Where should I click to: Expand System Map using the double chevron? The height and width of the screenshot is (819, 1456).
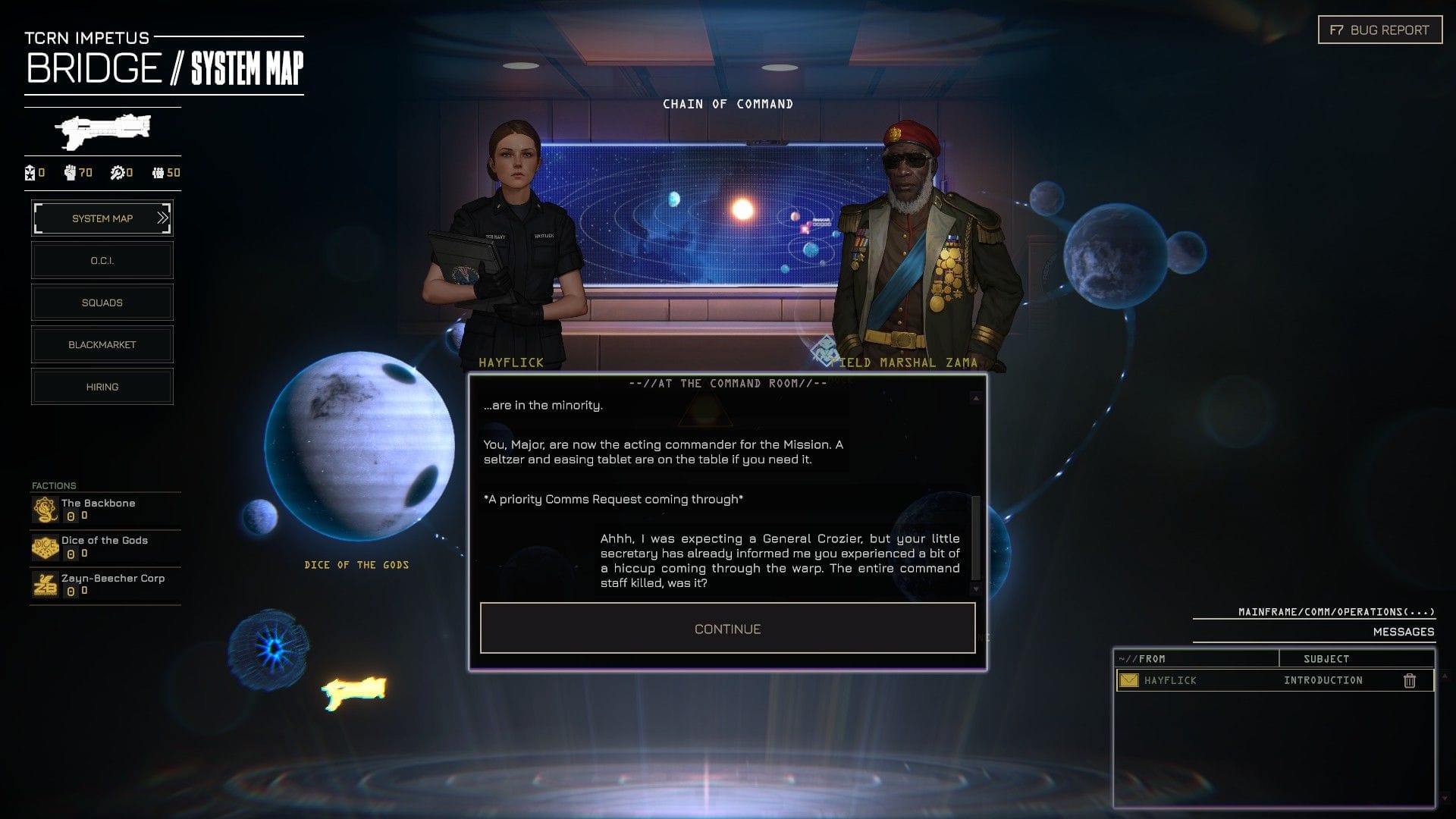click(x=162, y=218)
